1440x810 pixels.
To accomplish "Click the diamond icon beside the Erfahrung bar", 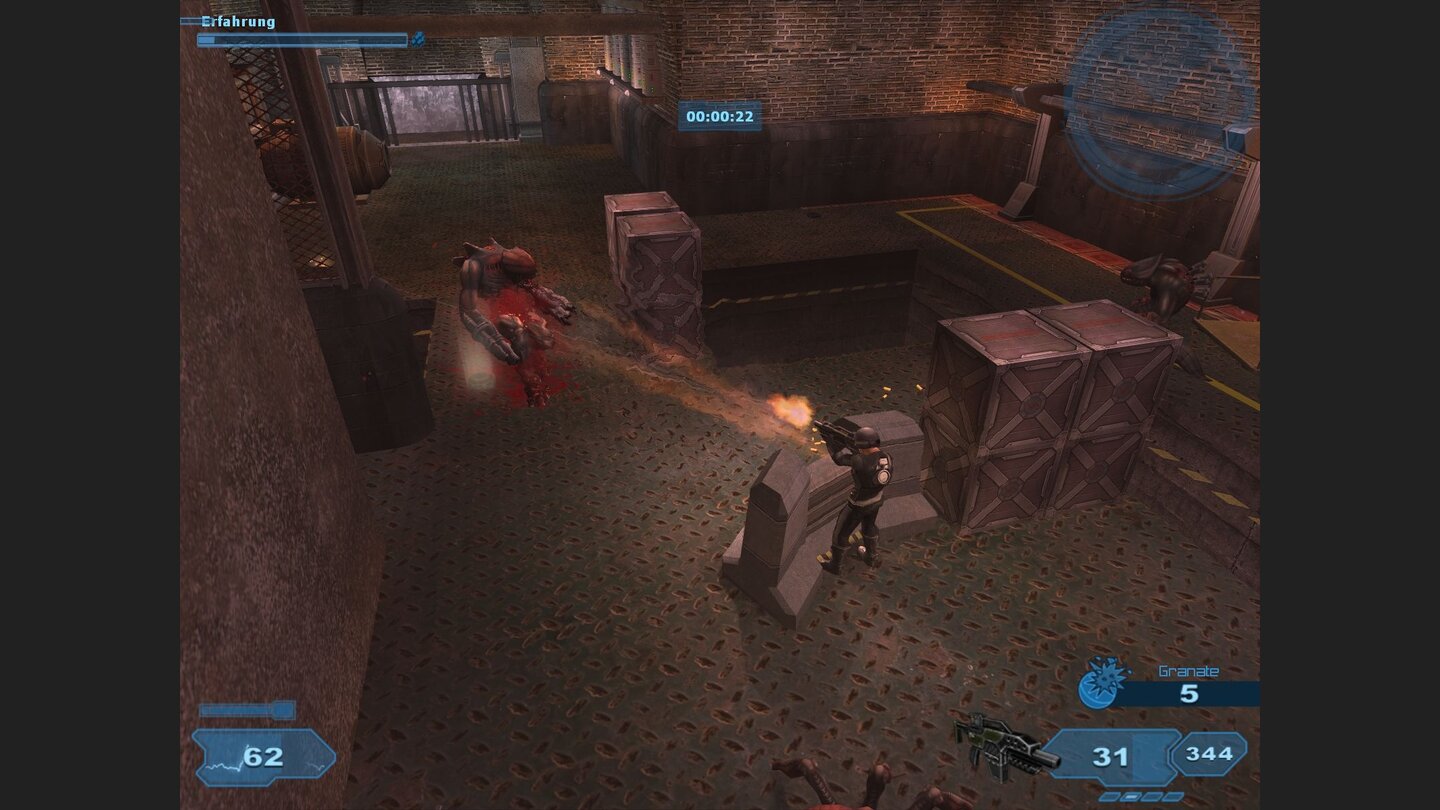I will point(418,40).
